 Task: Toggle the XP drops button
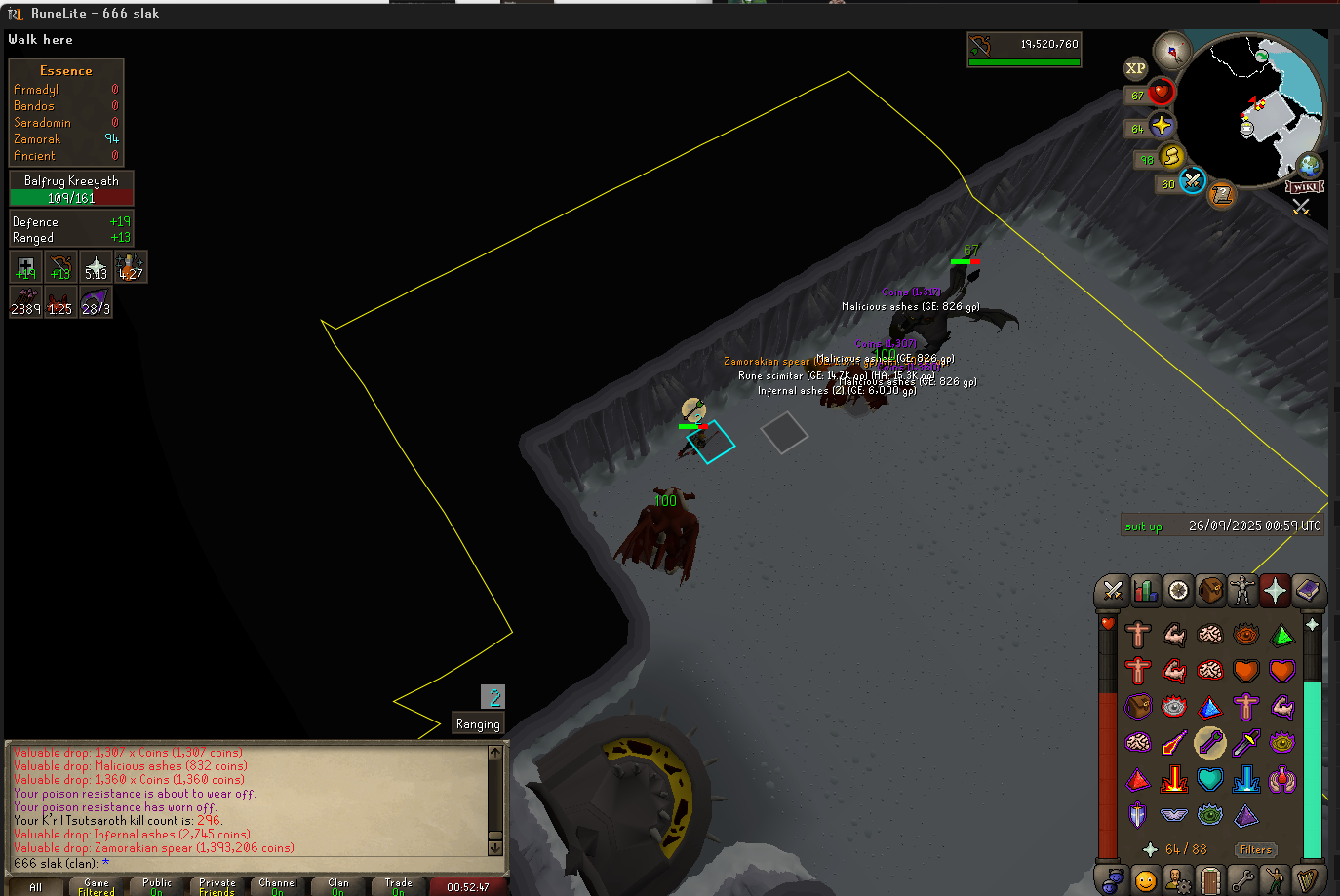pyautogui.click(x=1135, y=68)
